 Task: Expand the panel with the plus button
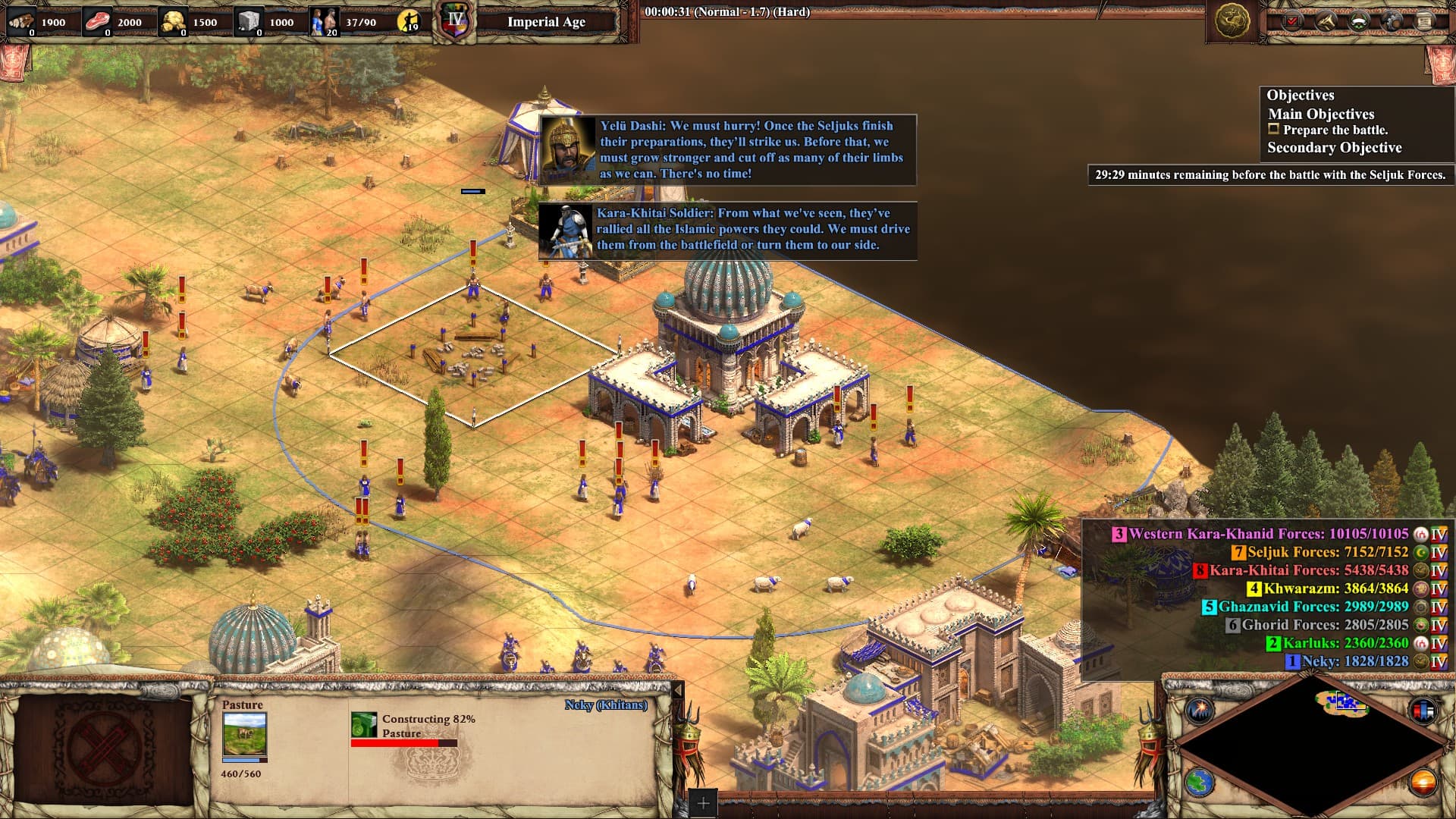[703, 803]
